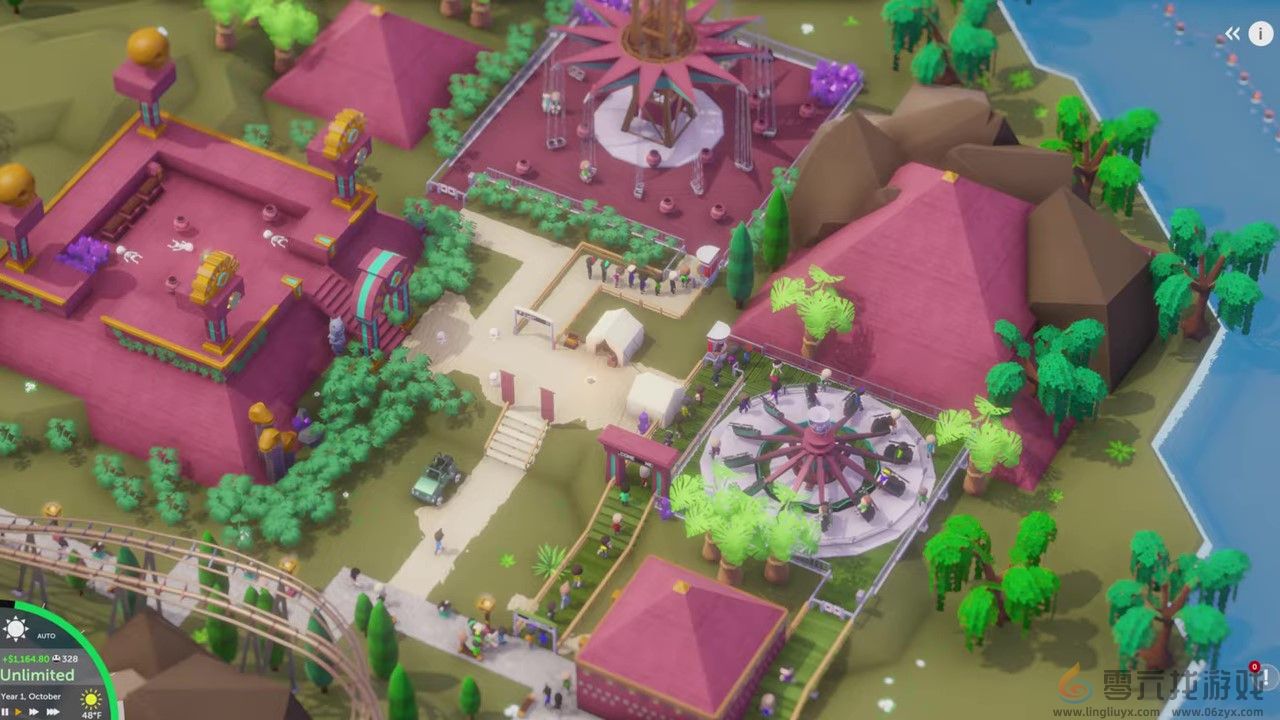Click the sun day/night cycle icon

point(16,627)
